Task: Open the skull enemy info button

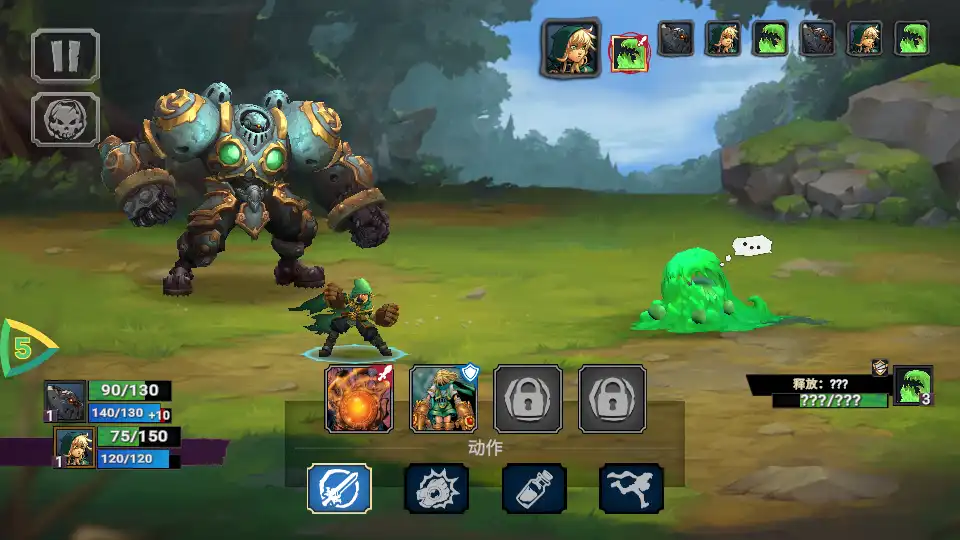Action: [x=65, y=120]
